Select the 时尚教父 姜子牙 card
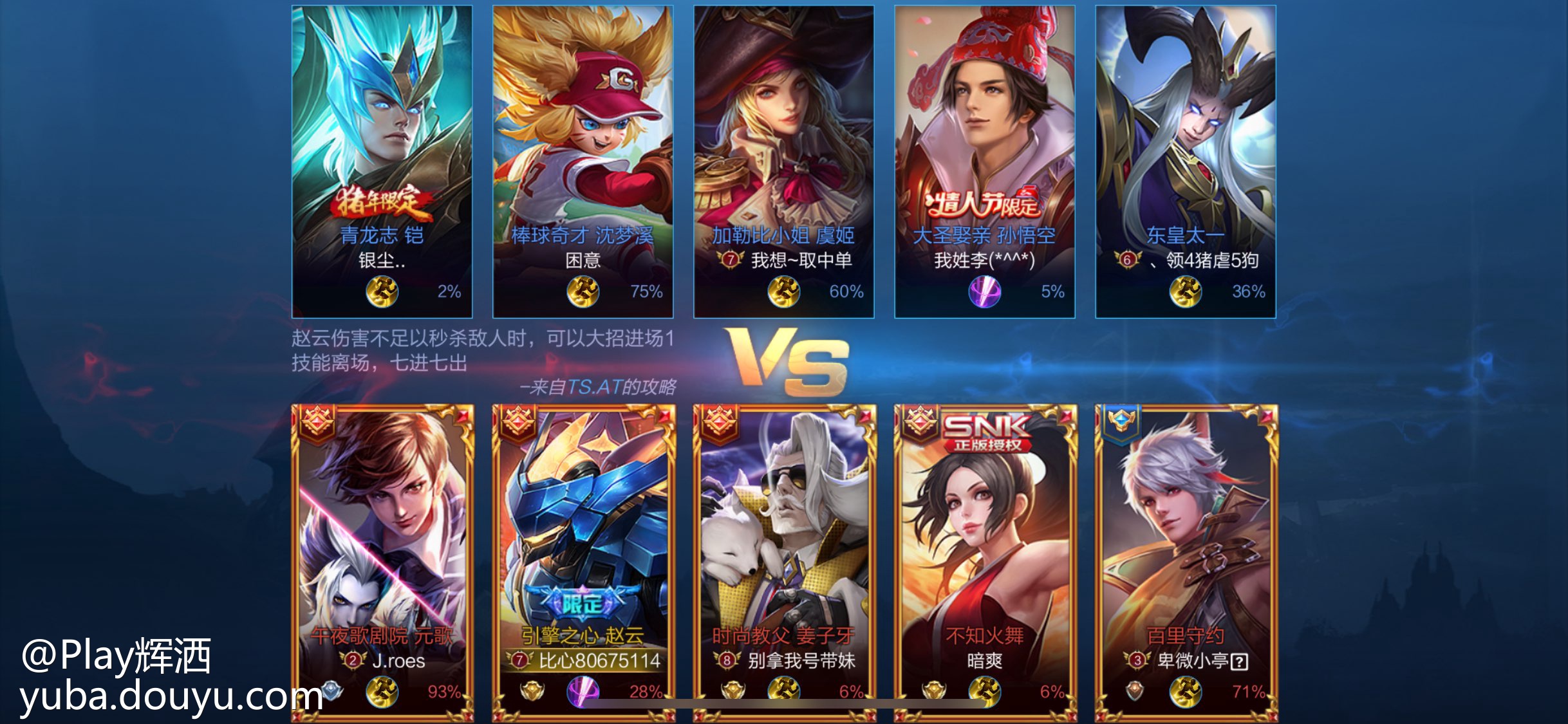 [x=784, y=560]
